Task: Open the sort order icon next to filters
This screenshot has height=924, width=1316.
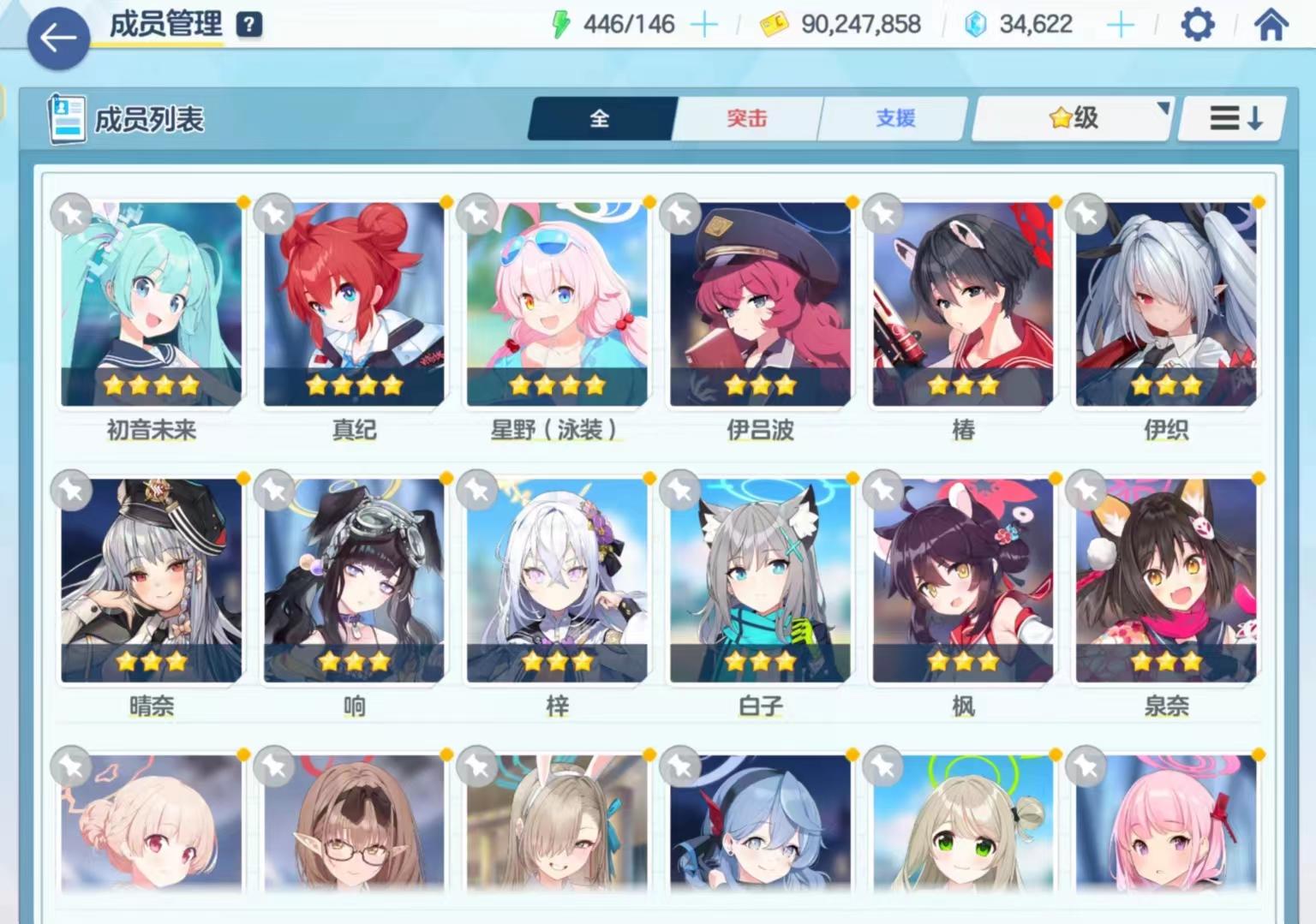Action: [1230, 119]
